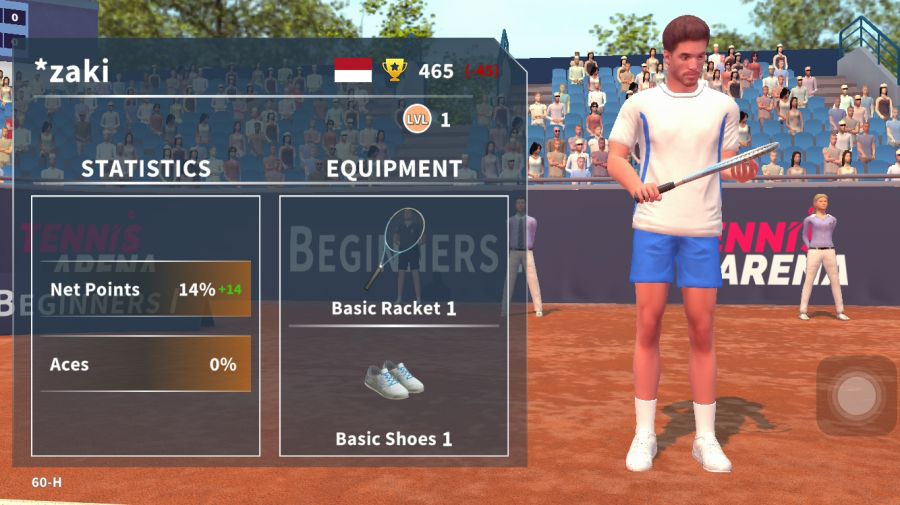This screenshot has width=900, height=505.
Task: Tap the Aces statistic row
Action: pyautogui.click(x=146, y=364)
